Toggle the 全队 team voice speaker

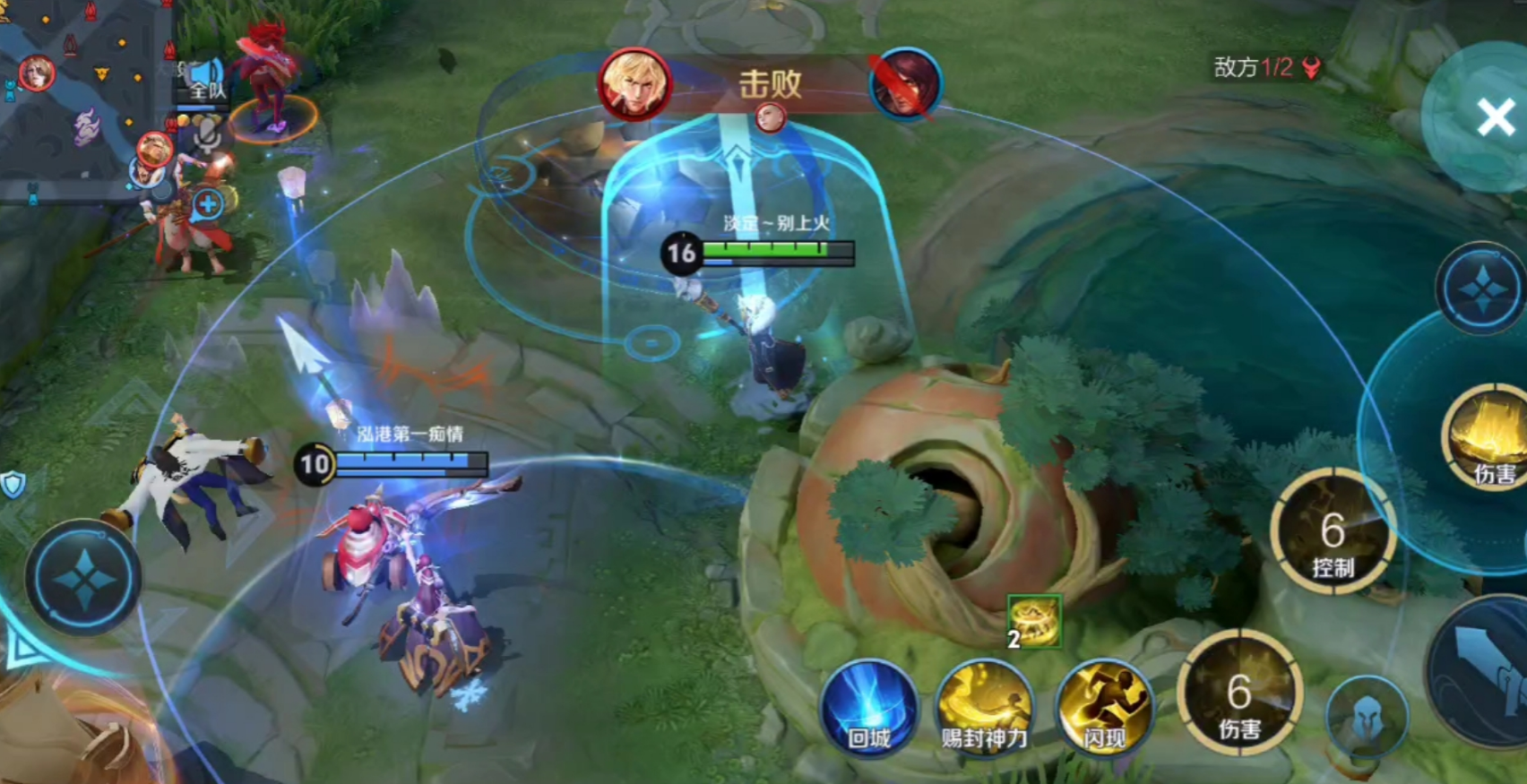pos(206,79)
